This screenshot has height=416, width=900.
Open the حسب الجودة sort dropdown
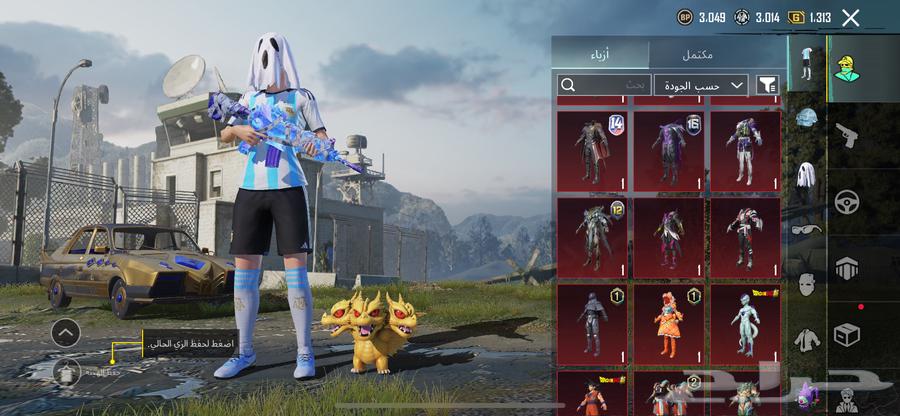(x=702, y=86)
